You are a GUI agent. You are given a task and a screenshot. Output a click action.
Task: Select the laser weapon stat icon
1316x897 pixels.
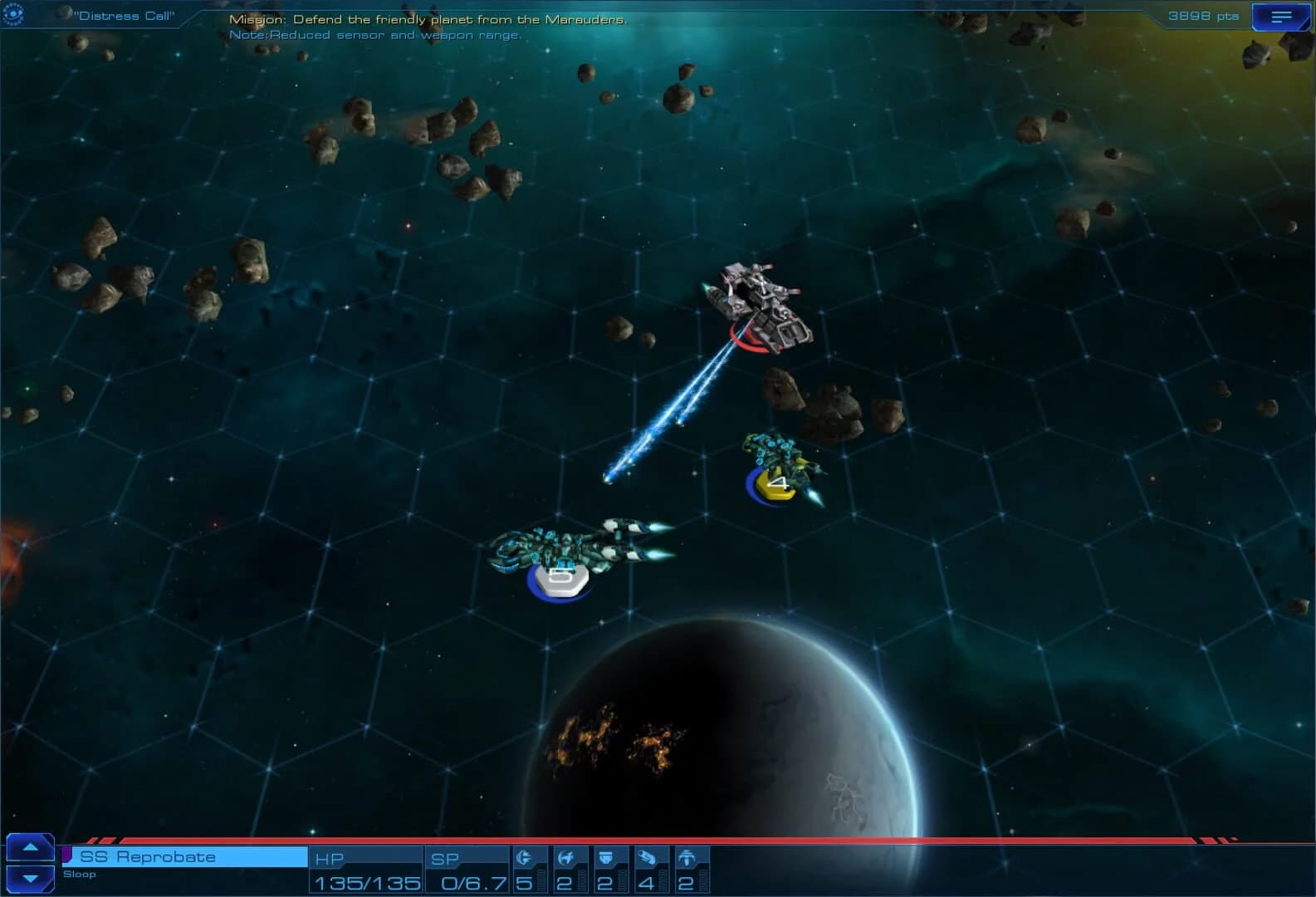tap(526, 856)
